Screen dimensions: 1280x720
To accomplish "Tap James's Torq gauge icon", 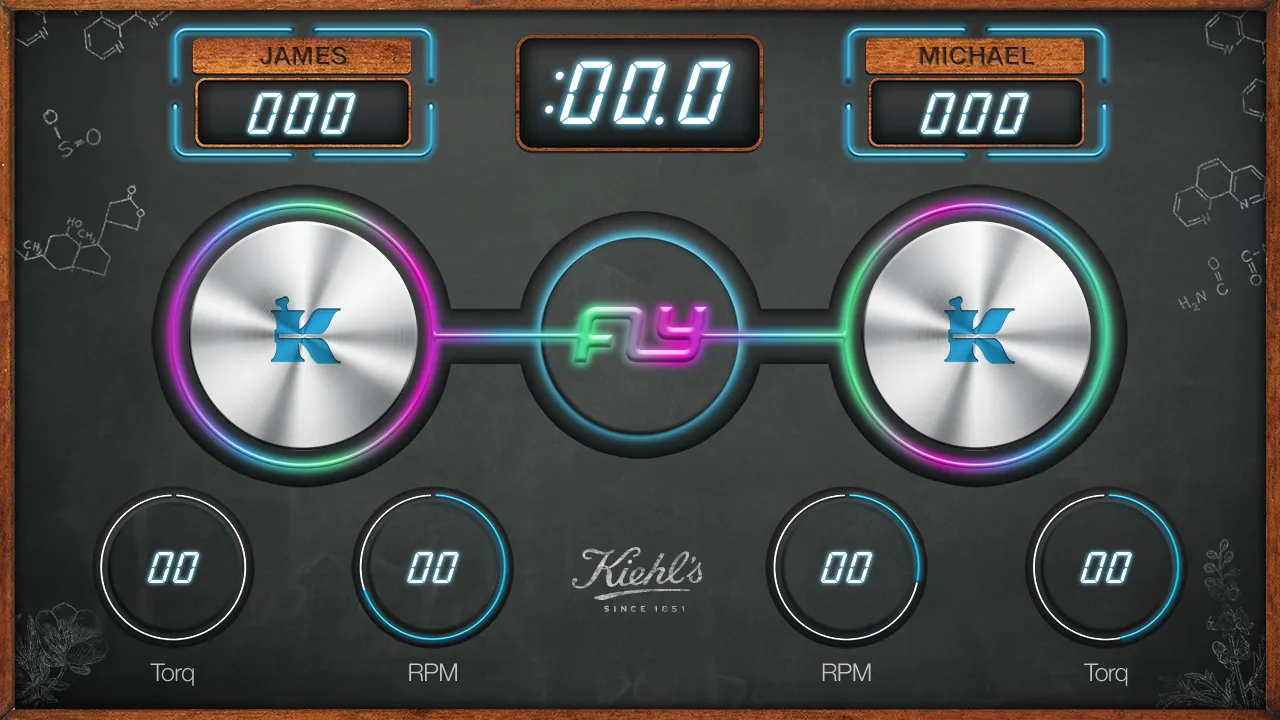I will (172, 567).
